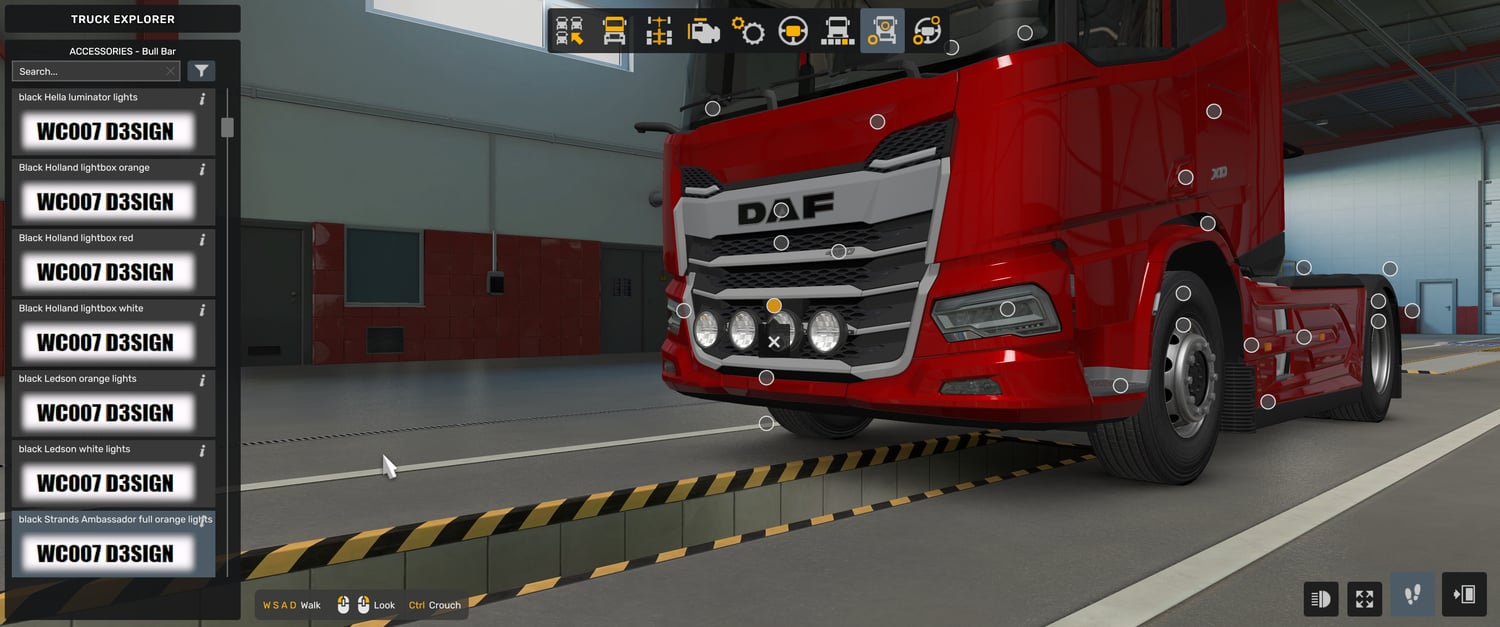The image size is (1500, 627).
Task: Open the steering wheel interior category
Action: [793, 32]
